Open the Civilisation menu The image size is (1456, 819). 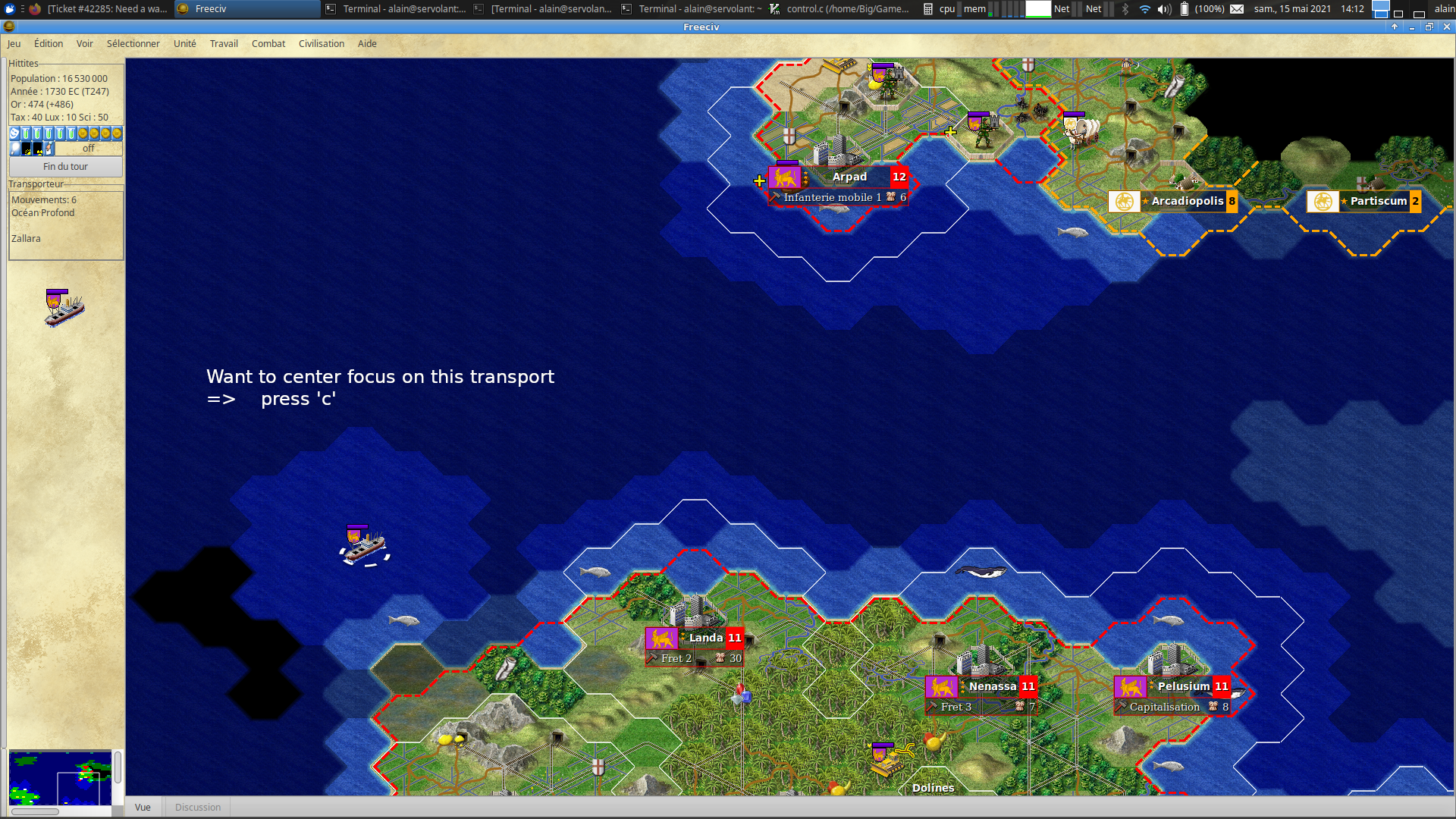coord(322,44)
